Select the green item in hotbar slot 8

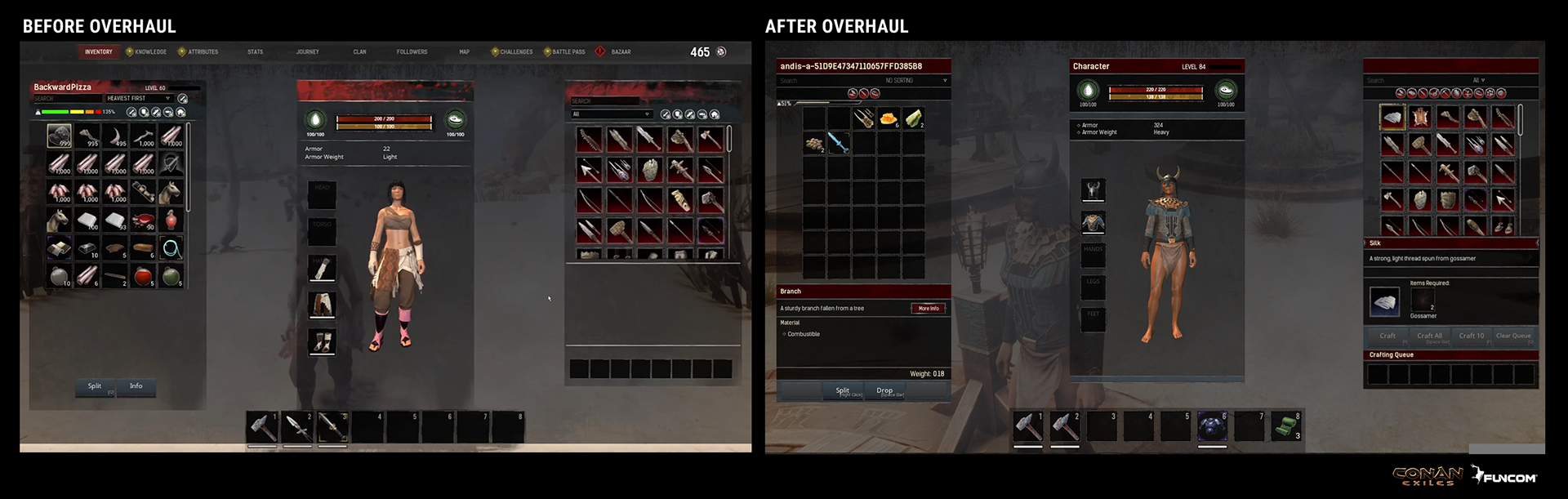(1286, 426)
